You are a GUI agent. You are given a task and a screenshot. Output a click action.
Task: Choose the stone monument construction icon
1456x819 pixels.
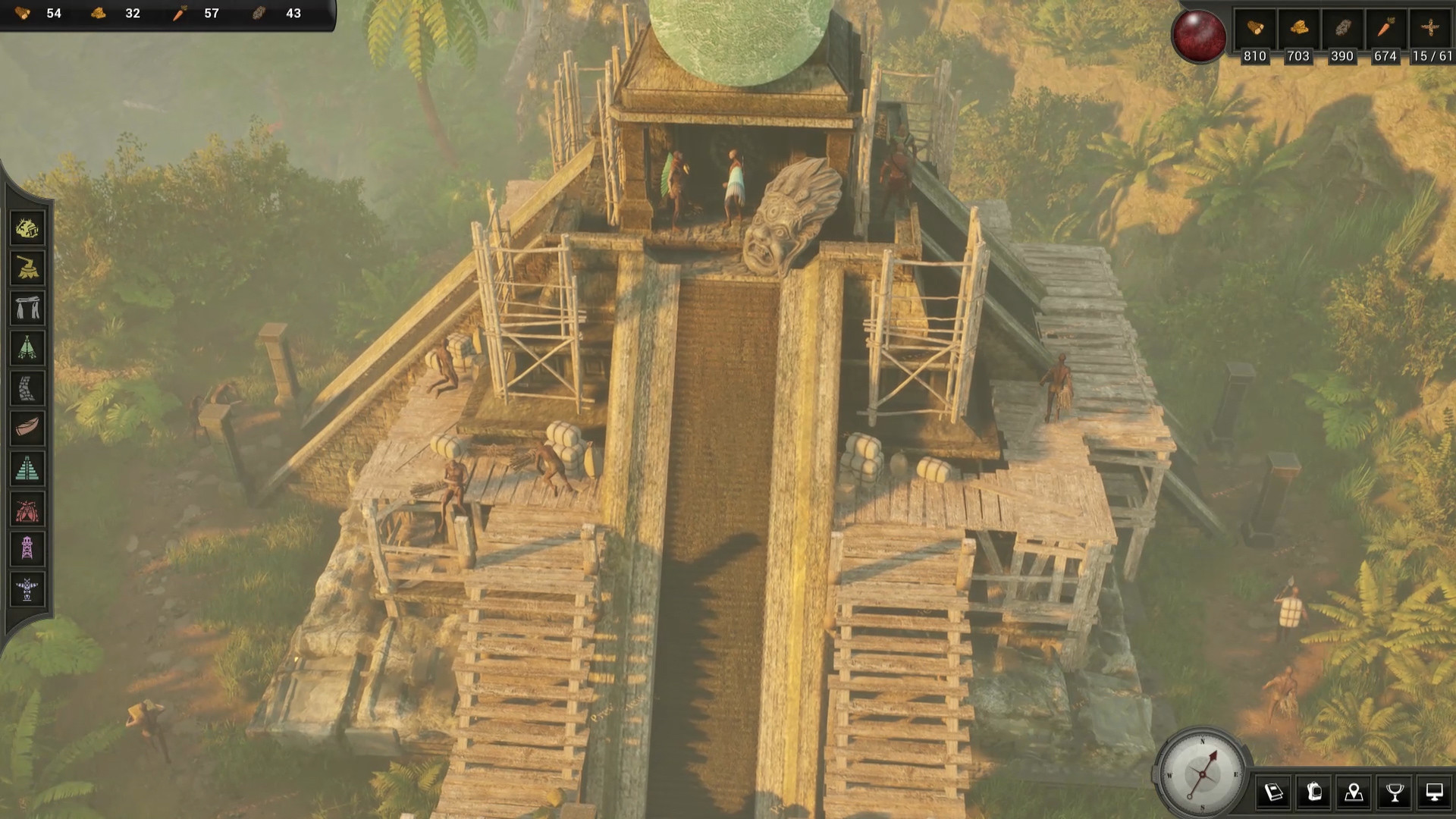(x=27, y=308)
